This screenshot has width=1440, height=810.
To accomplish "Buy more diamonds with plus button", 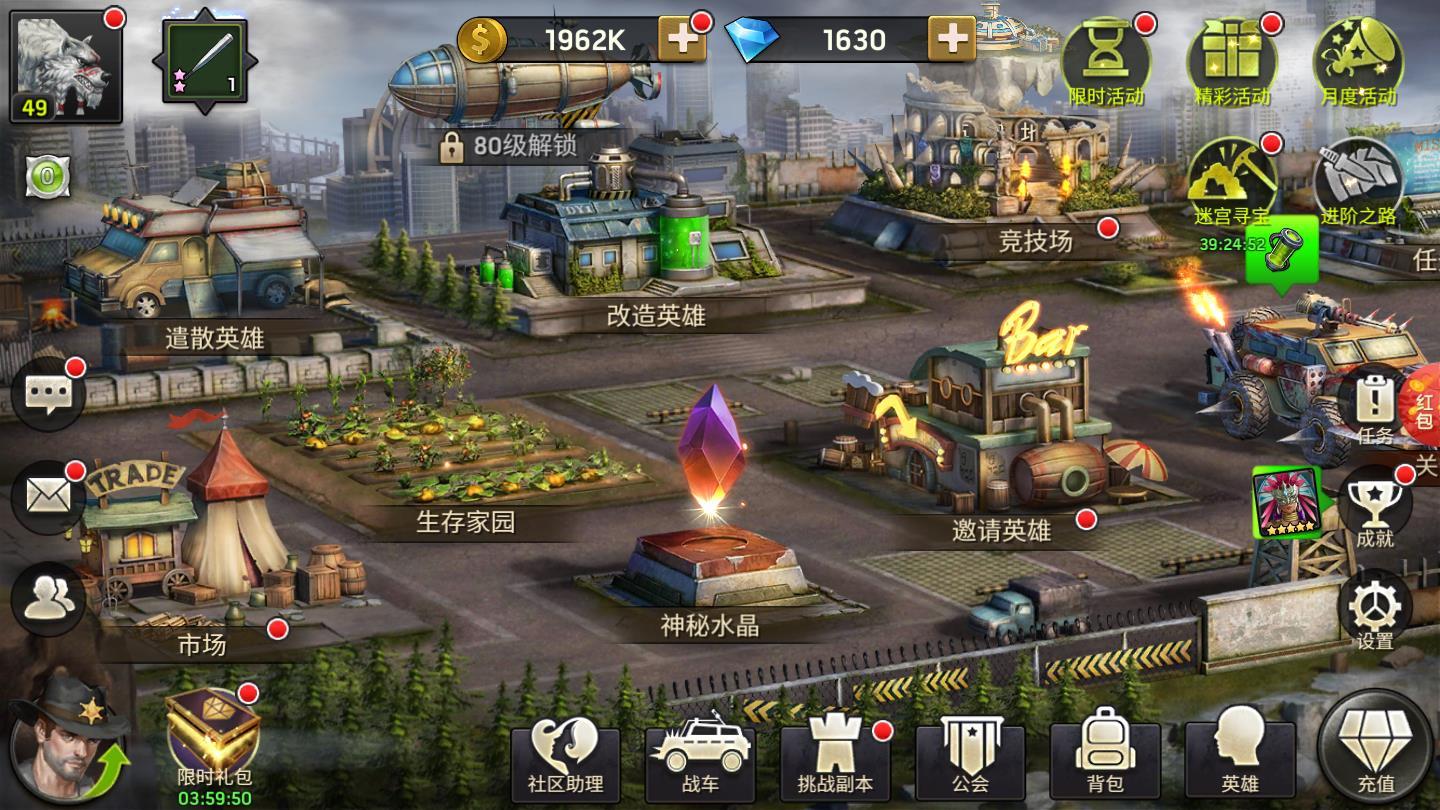I will (951, 40).
